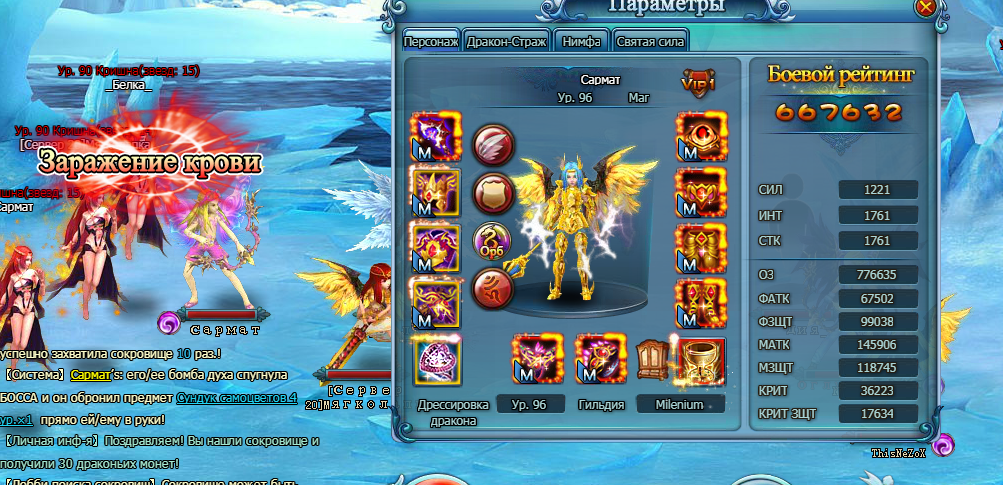1003x485 pixels.
Task: Open the Дракон-Страж tab
Action: [x=508, y=41]
